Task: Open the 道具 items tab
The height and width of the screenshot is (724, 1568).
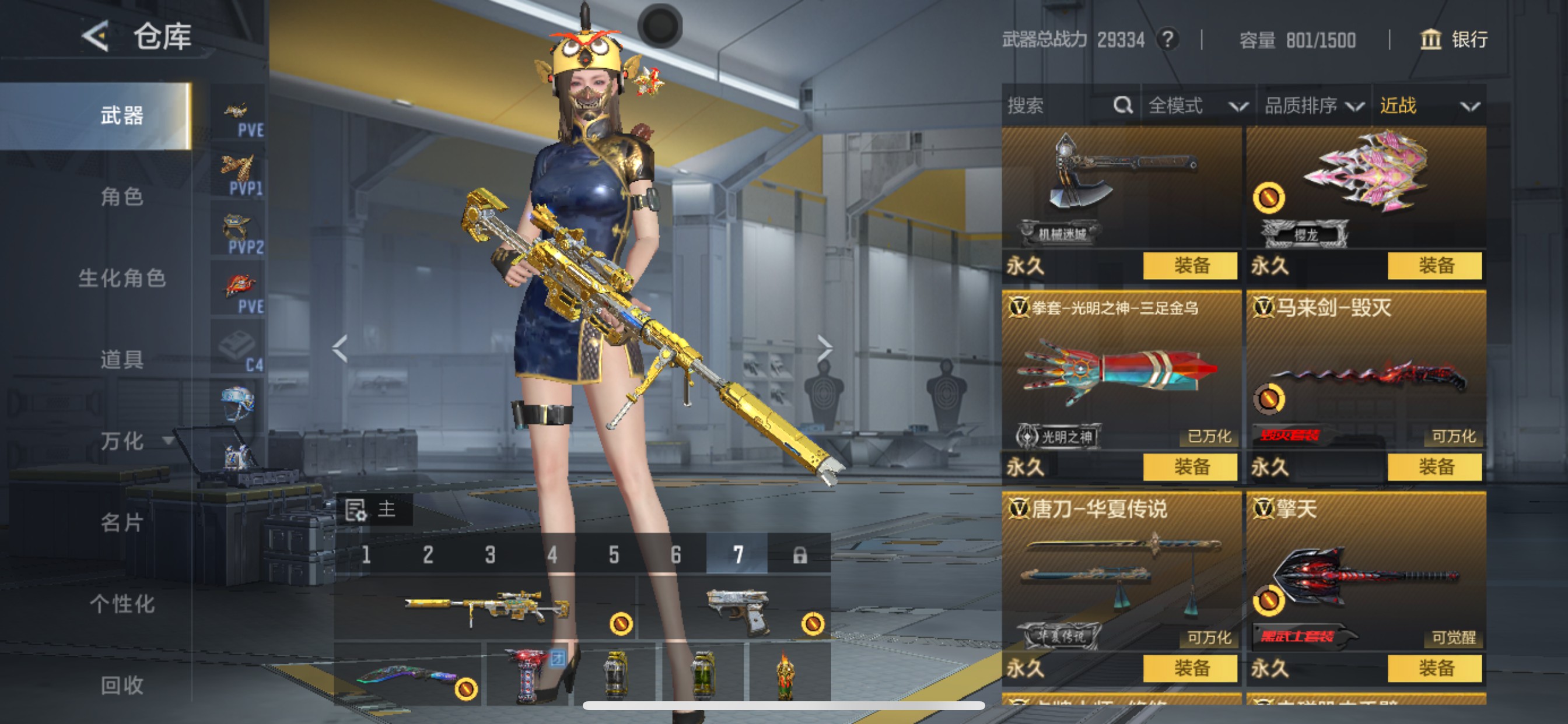Action: 122,360
